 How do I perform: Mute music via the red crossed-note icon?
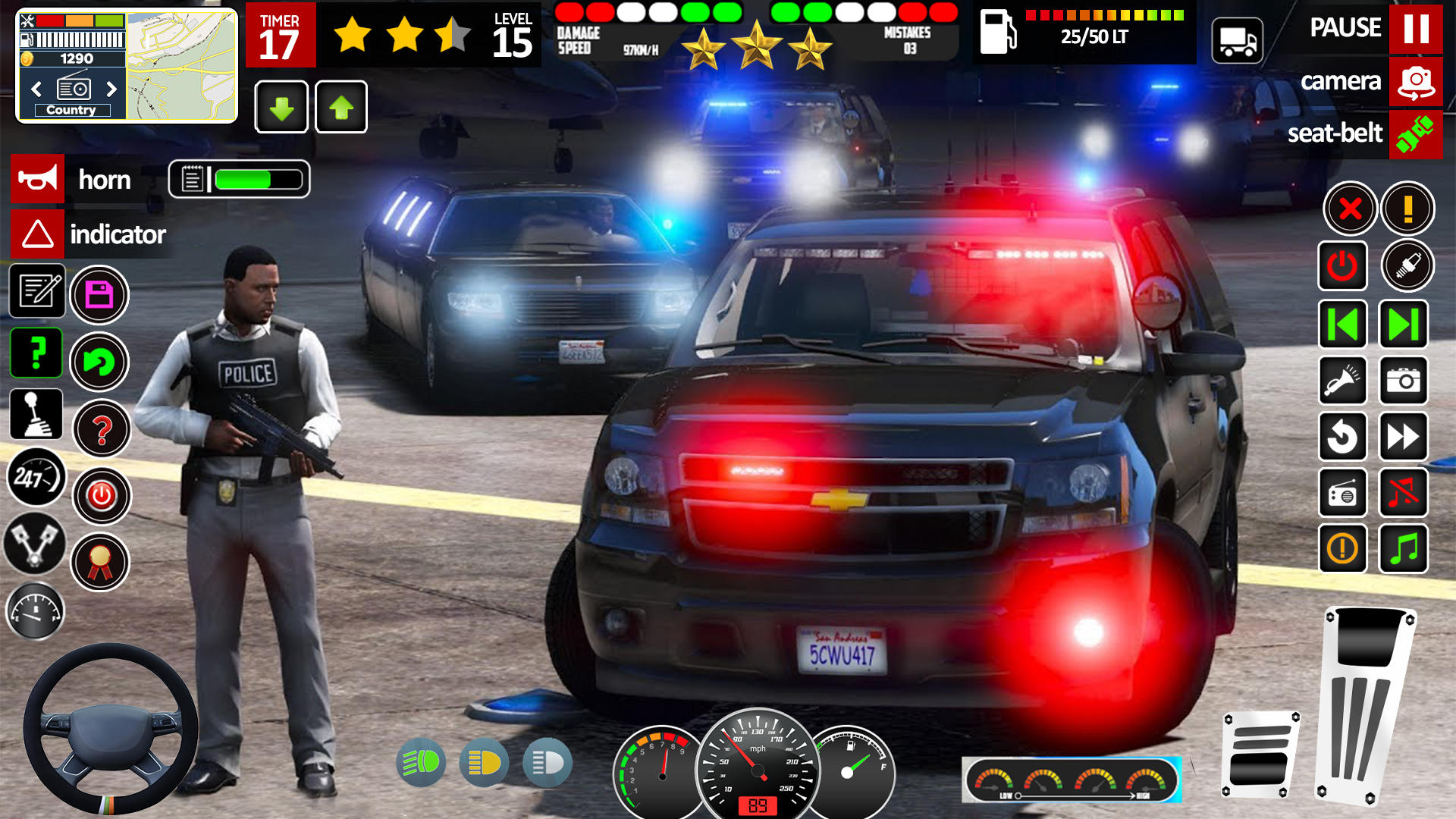[x=1404, y=494]
